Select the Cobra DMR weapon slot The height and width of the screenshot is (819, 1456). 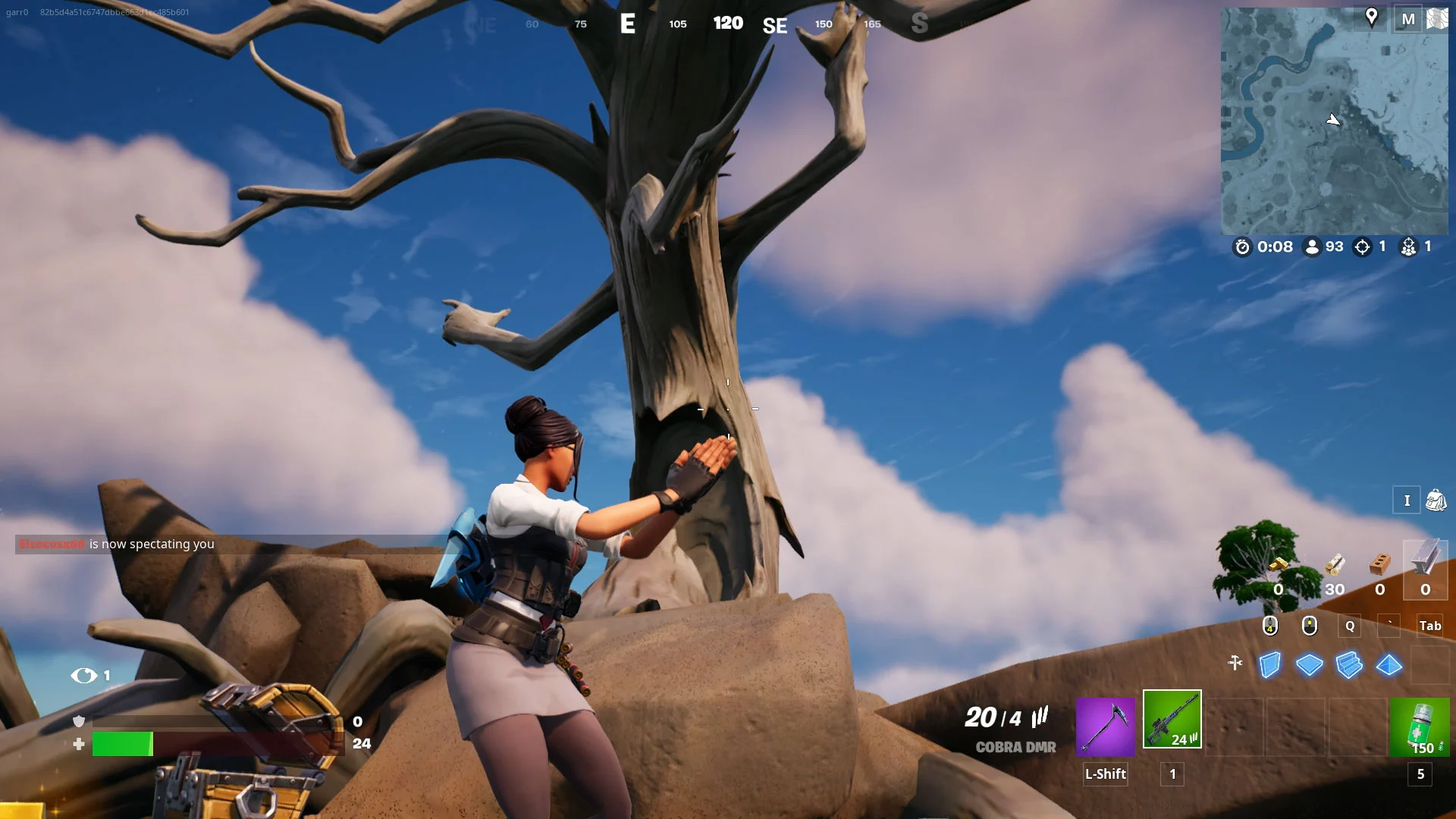(1172, 719)
